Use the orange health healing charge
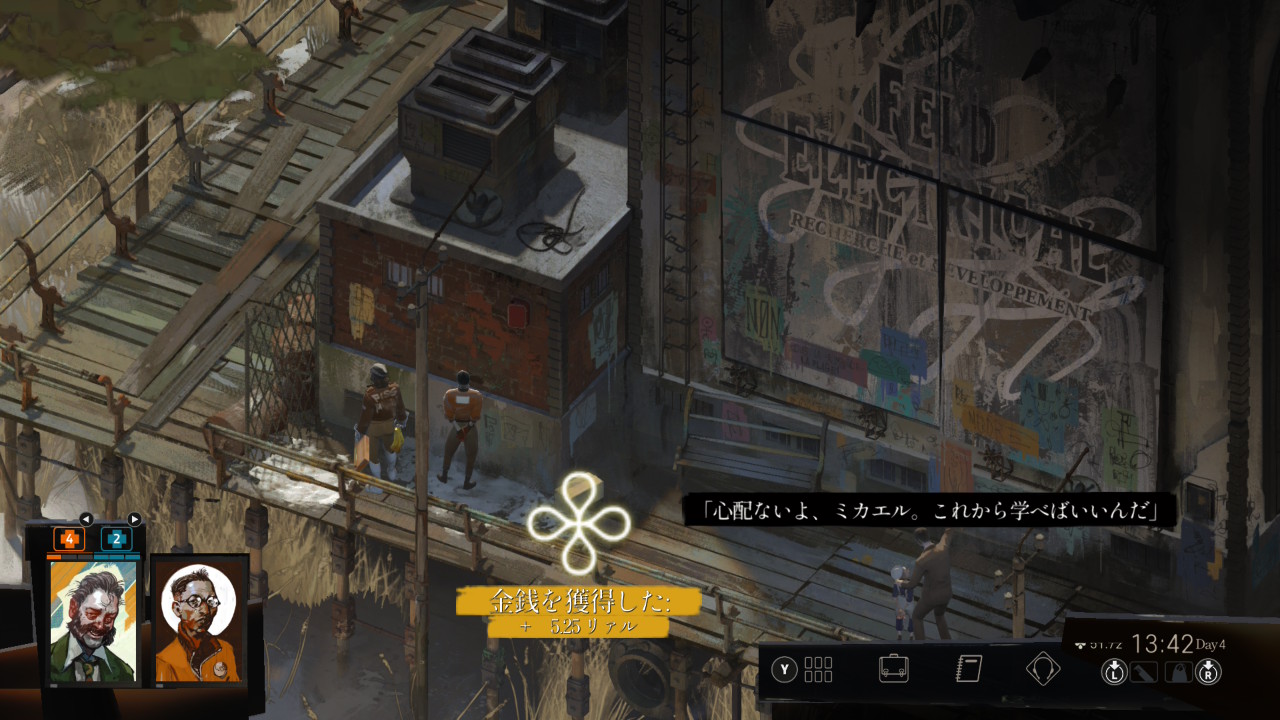This screenshot has width=1280, height=720. (x=69, y=539)
